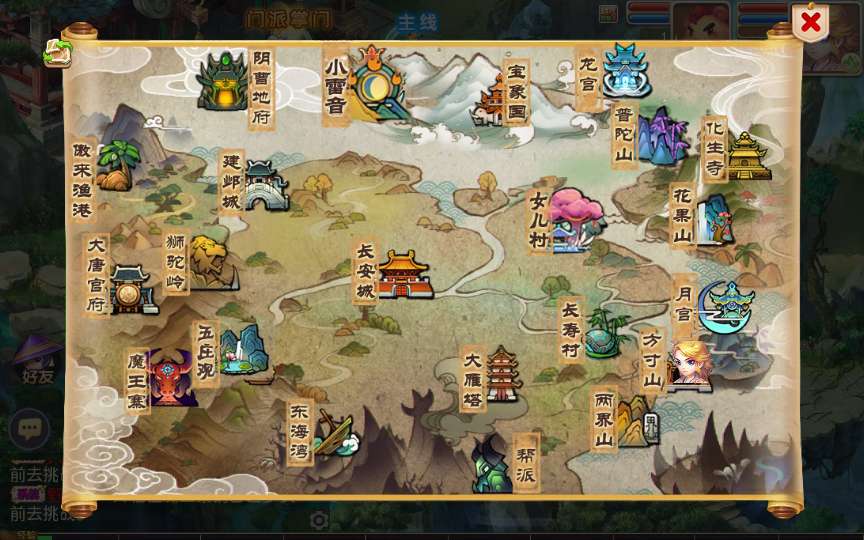
Task: Travel to 东海湾 shipwreck marker
Action: coord(334,433)
